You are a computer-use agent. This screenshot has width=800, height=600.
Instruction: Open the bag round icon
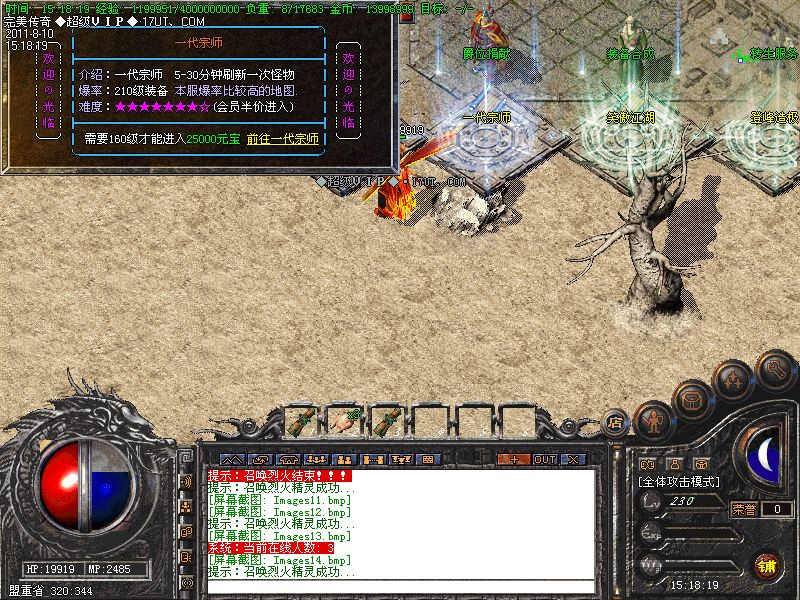tap(692, 400)
